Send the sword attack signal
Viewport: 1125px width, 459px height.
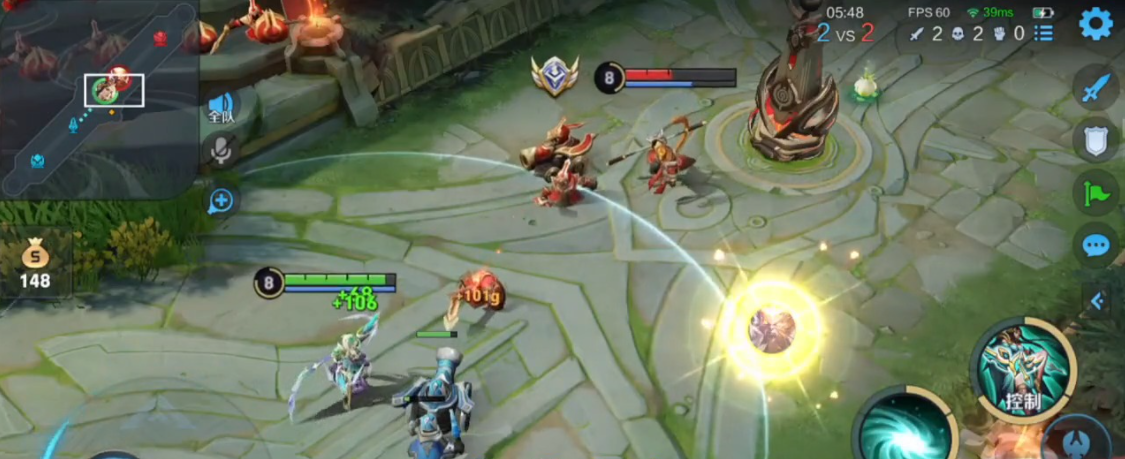pos(1096,88)
